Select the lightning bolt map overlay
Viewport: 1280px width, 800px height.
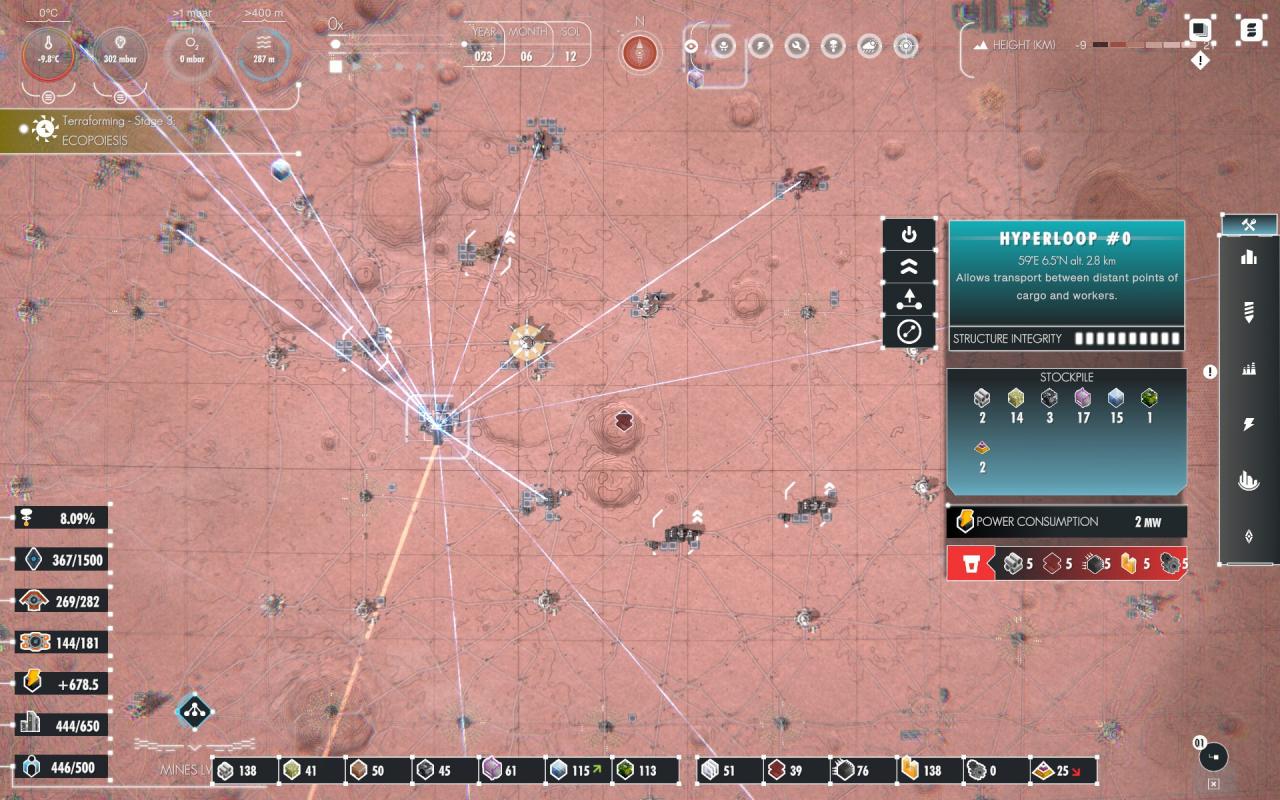point(760,46)
